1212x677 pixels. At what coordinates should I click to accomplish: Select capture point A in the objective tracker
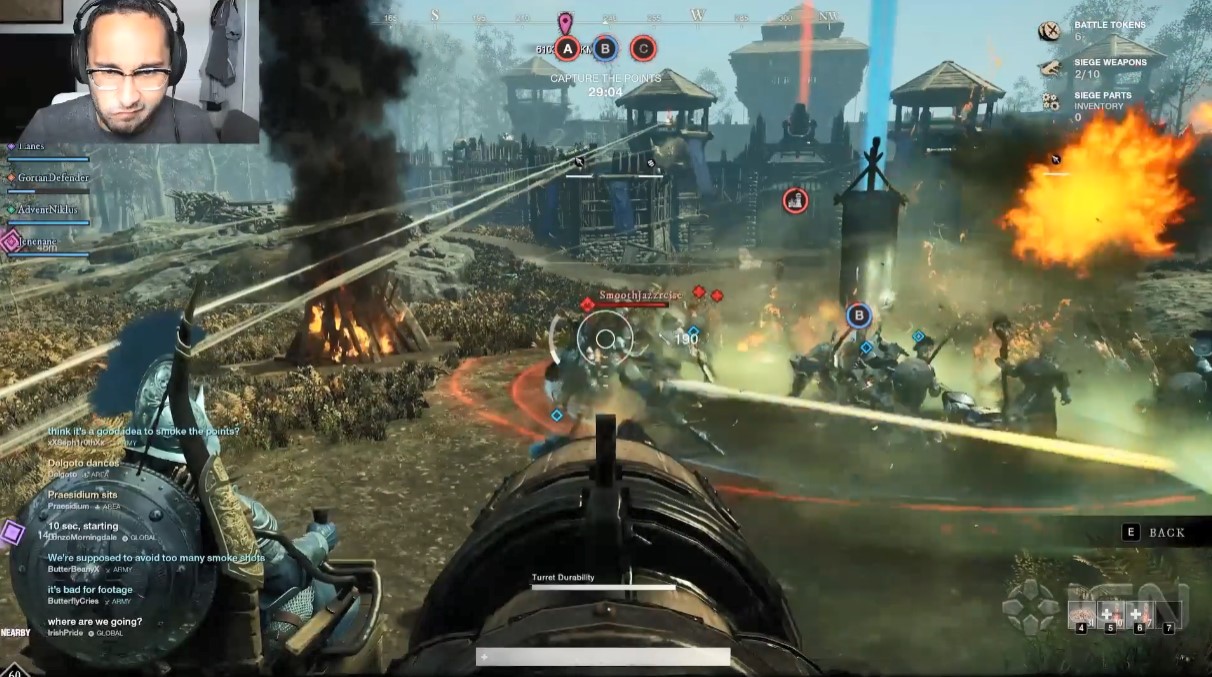point(567,48)
